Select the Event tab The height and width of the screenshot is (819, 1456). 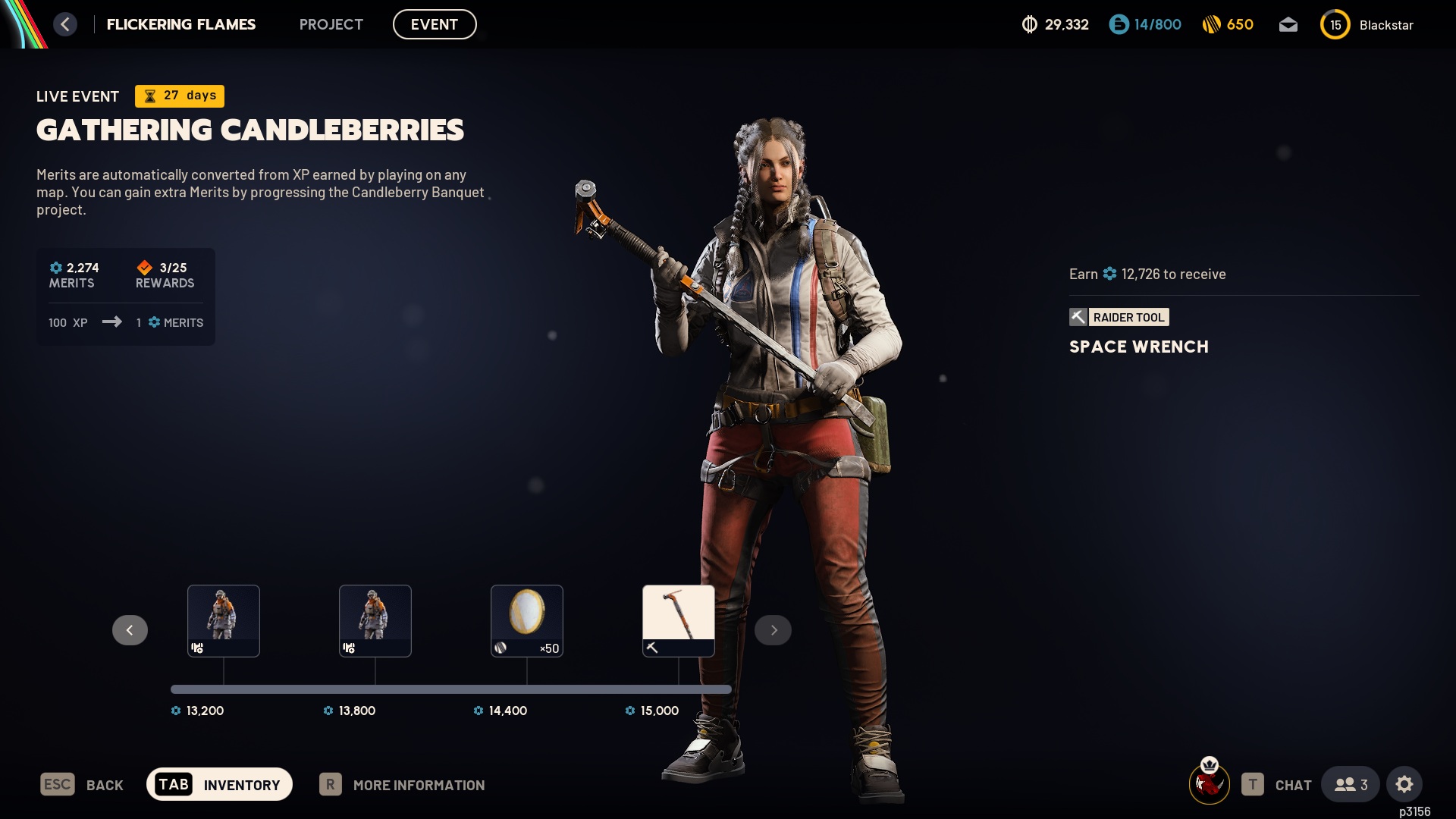pyautogui.click(x=435, y=24)
